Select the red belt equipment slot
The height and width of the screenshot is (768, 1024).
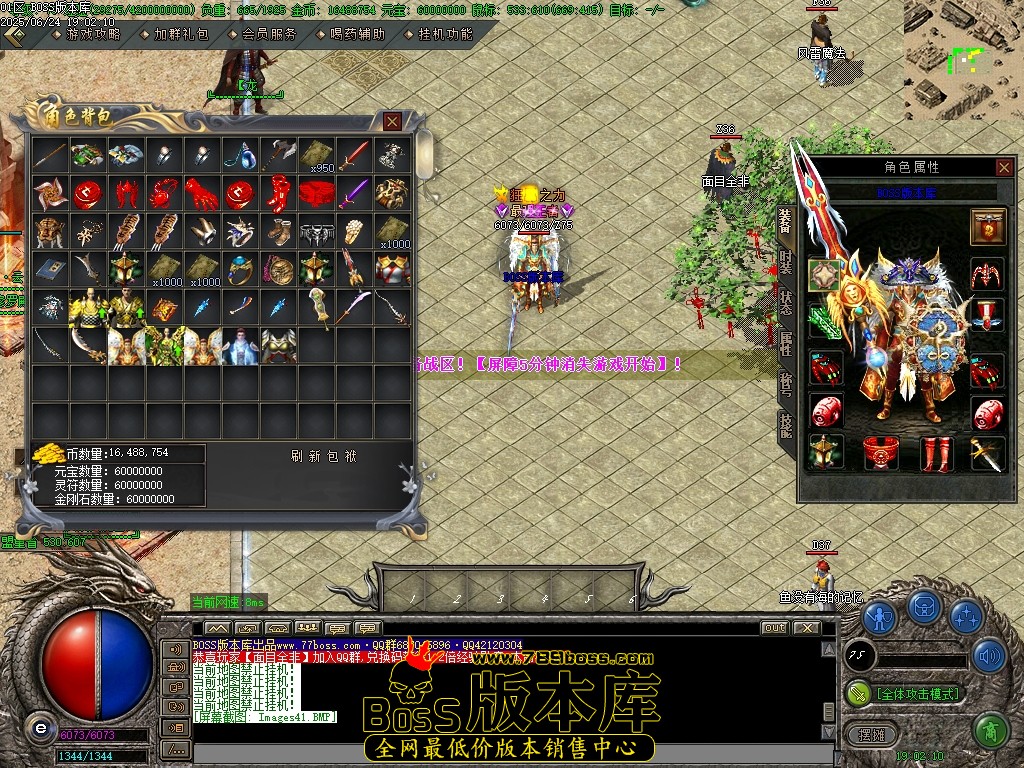click(881, 453)
